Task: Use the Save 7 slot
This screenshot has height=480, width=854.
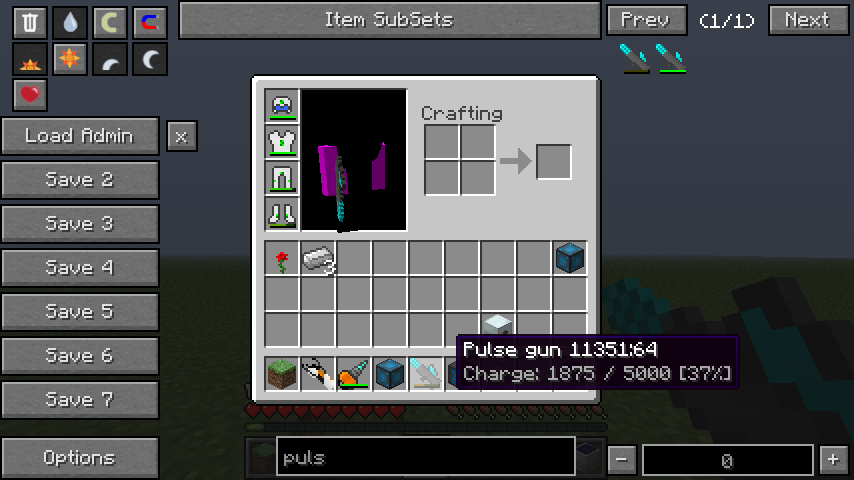Action: (x=79, y=400)
